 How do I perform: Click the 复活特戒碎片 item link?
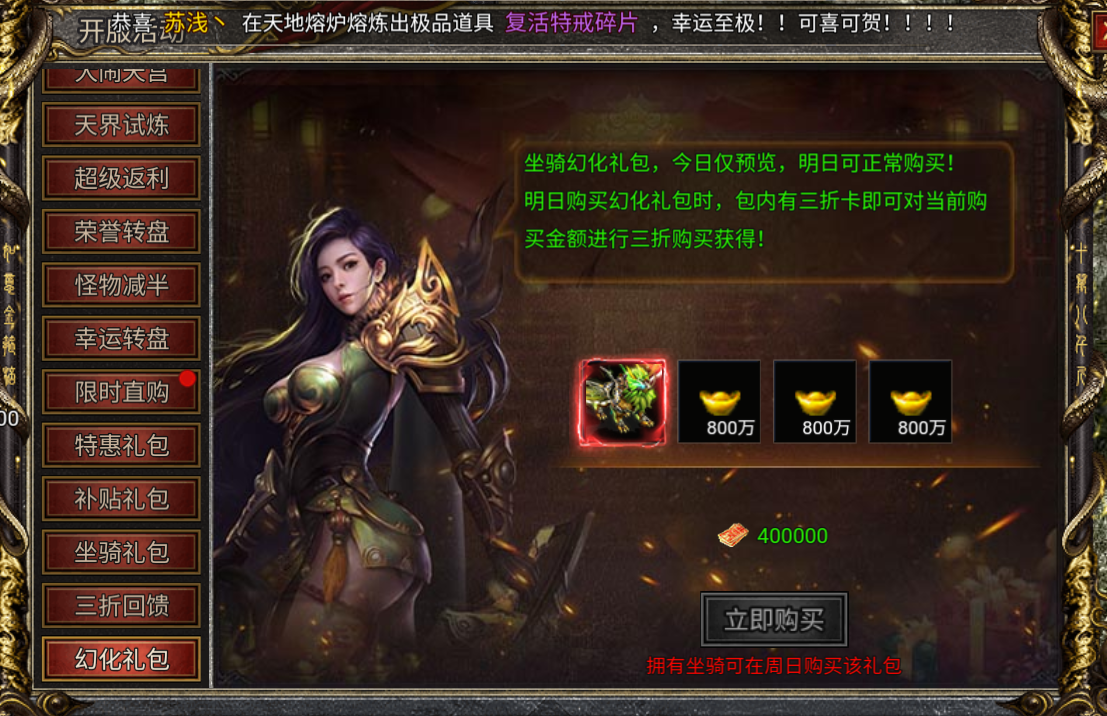point(571,23)
